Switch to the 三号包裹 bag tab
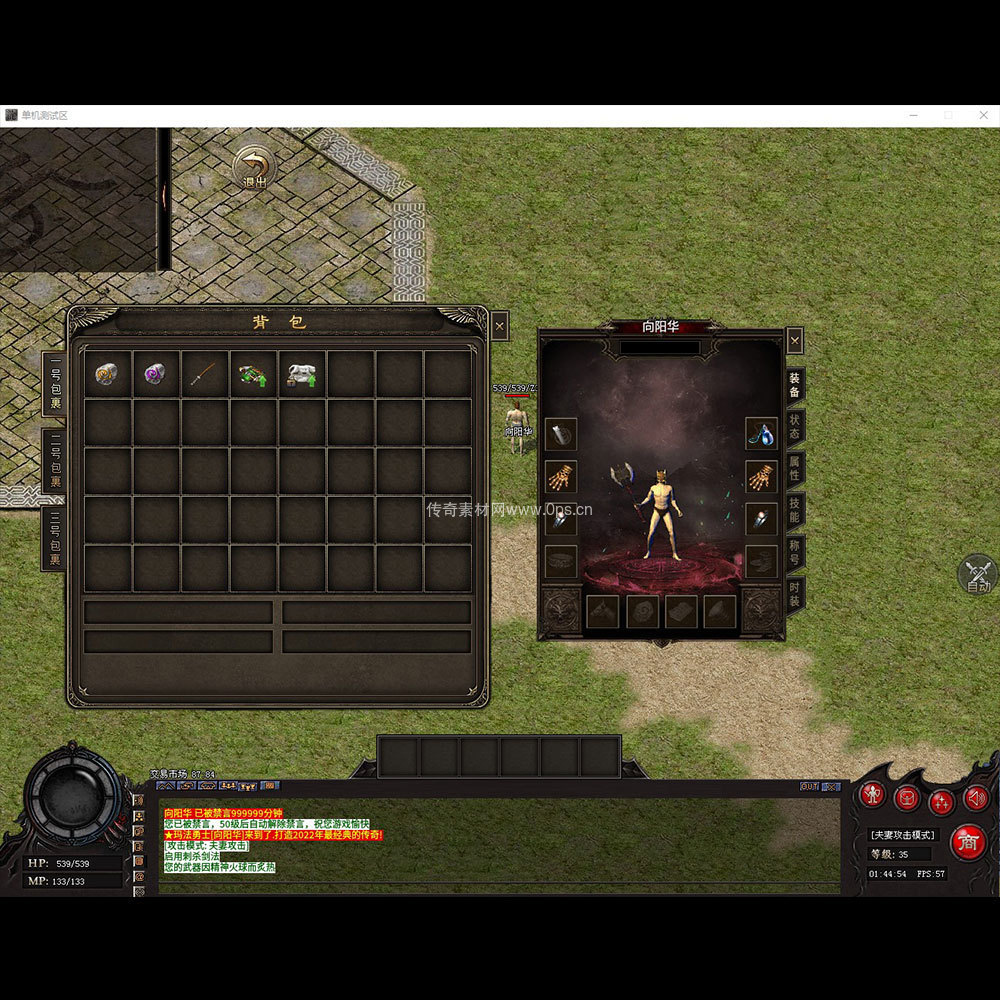Viewport: 1000px width, 1000px height. coord(55,538)
